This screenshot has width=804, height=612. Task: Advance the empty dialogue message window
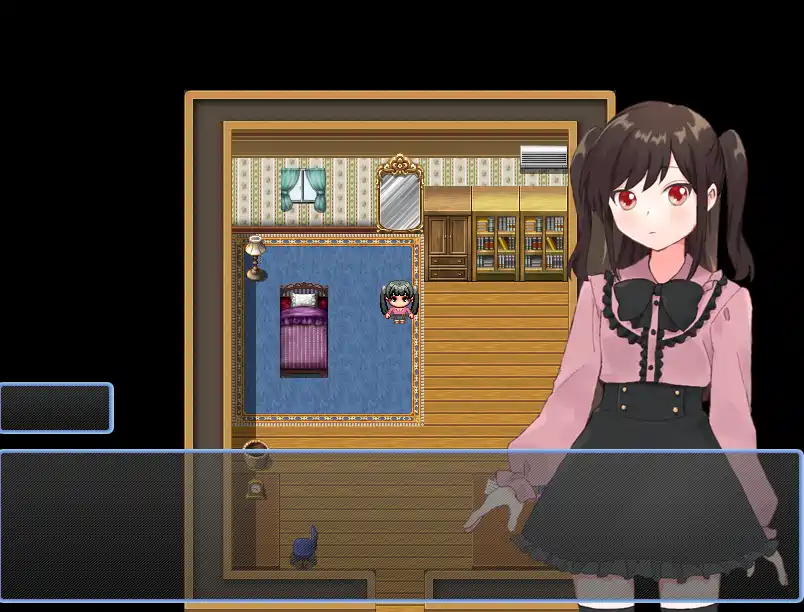click(x=400, y=526)
